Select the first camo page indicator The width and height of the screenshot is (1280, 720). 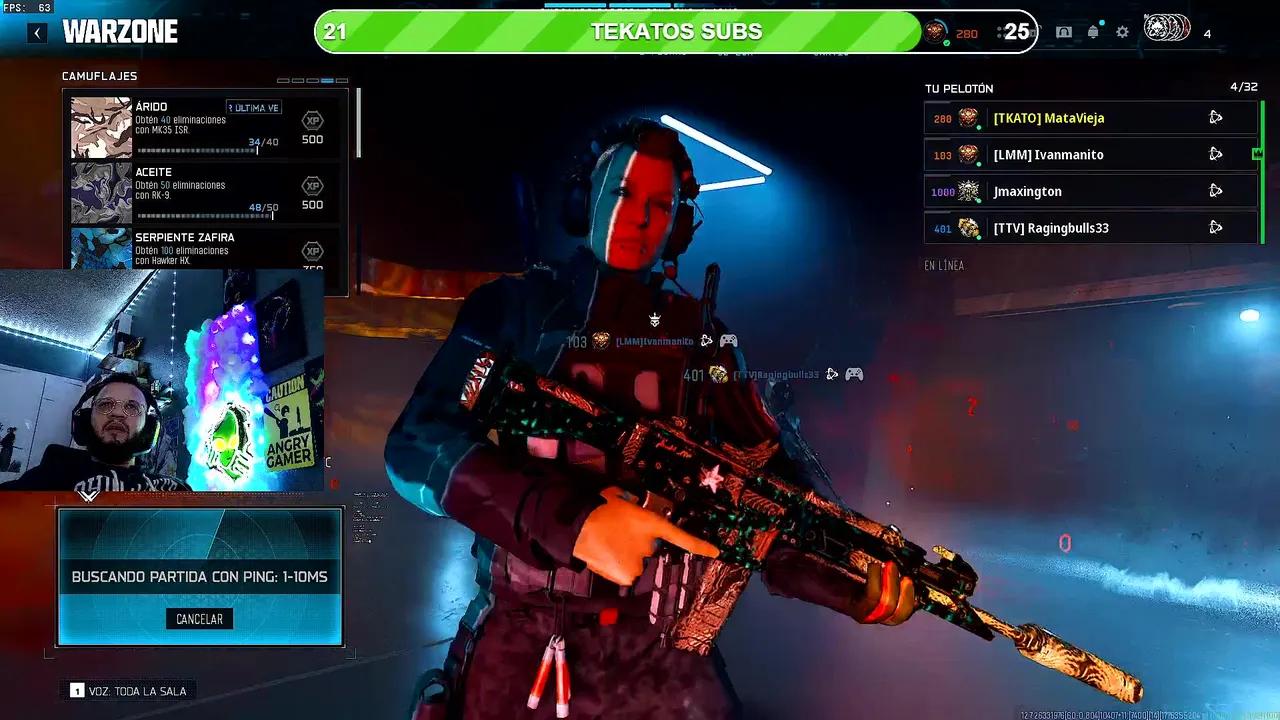click(x=283, y=79)
